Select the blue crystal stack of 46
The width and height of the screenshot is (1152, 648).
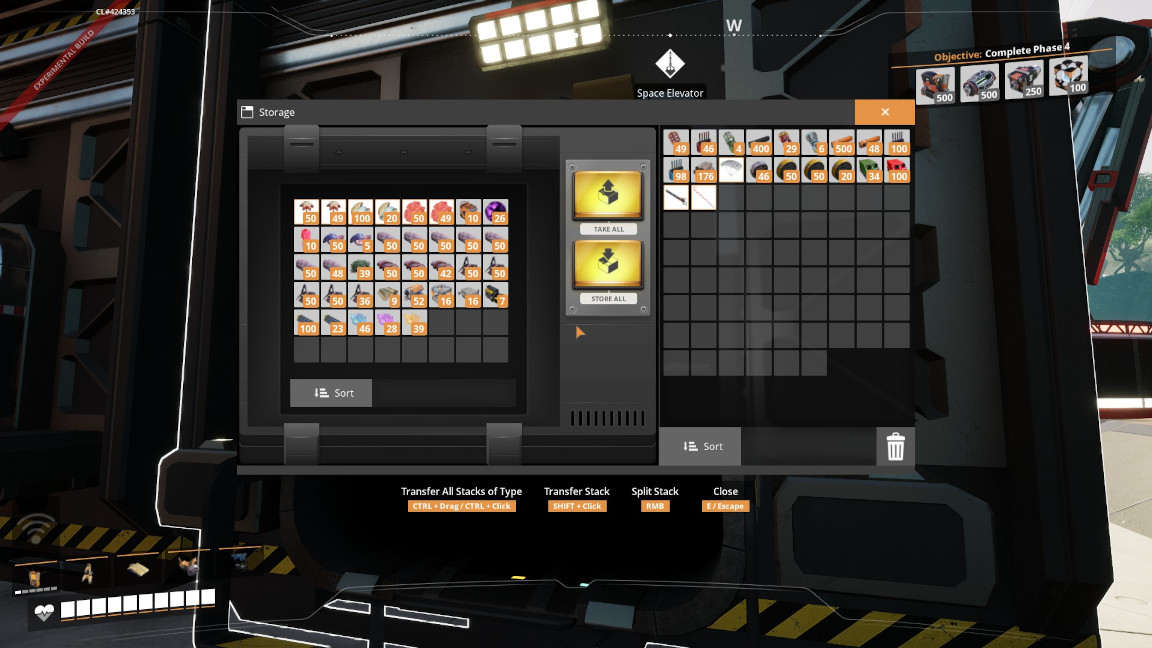pos(361,322)
